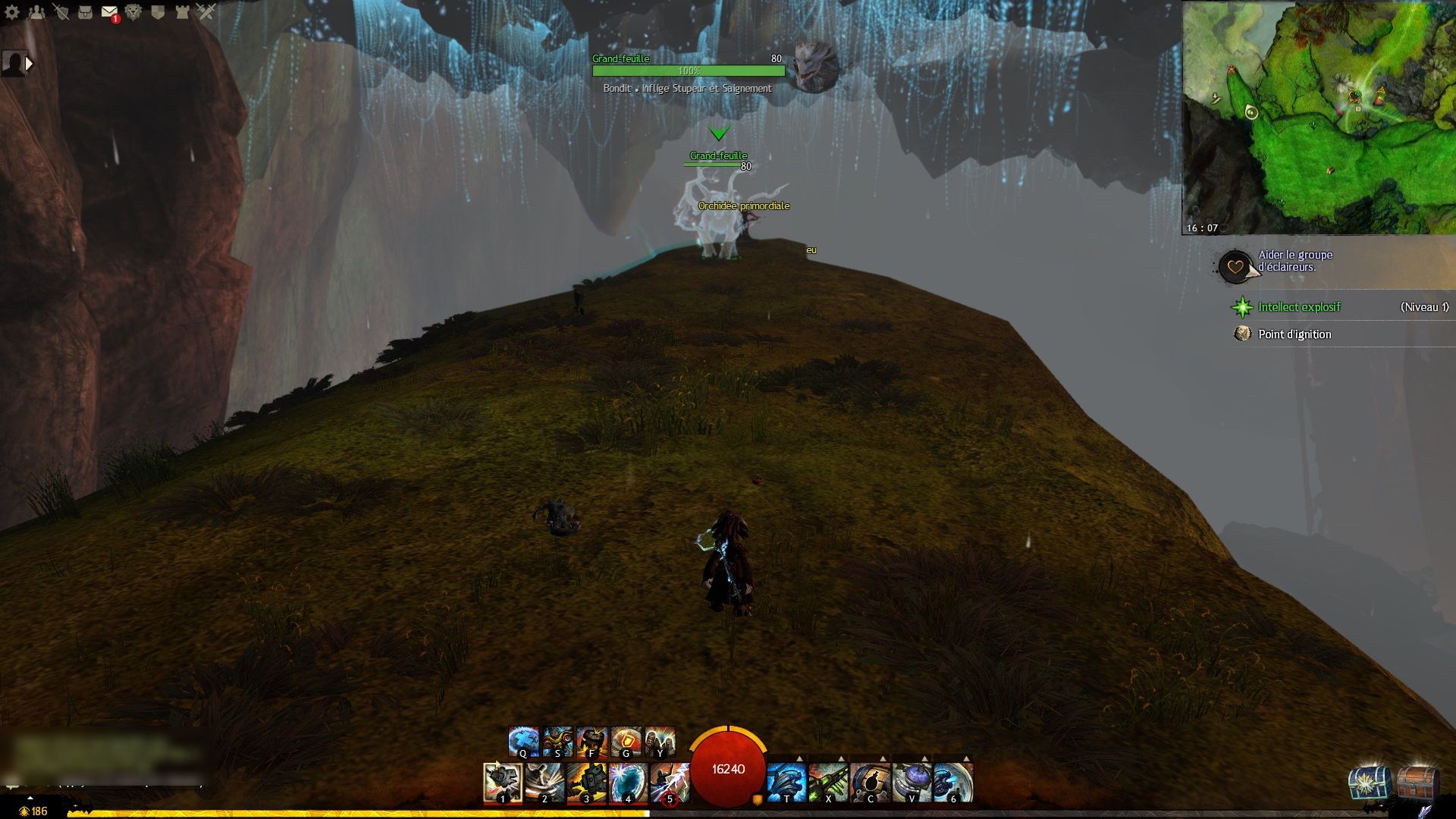
Task: Open the guild shield panel
Action: coord(158,11)
